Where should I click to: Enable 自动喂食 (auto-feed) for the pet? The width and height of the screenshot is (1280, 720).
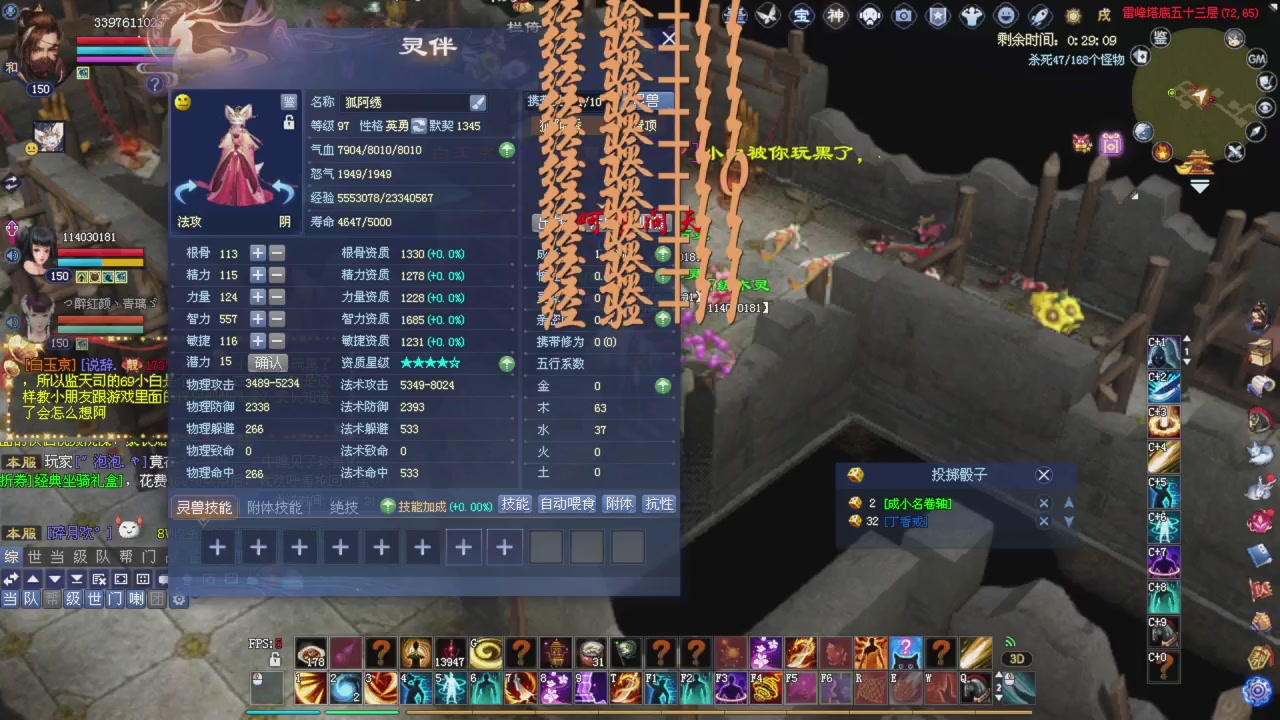pos(570,504)
